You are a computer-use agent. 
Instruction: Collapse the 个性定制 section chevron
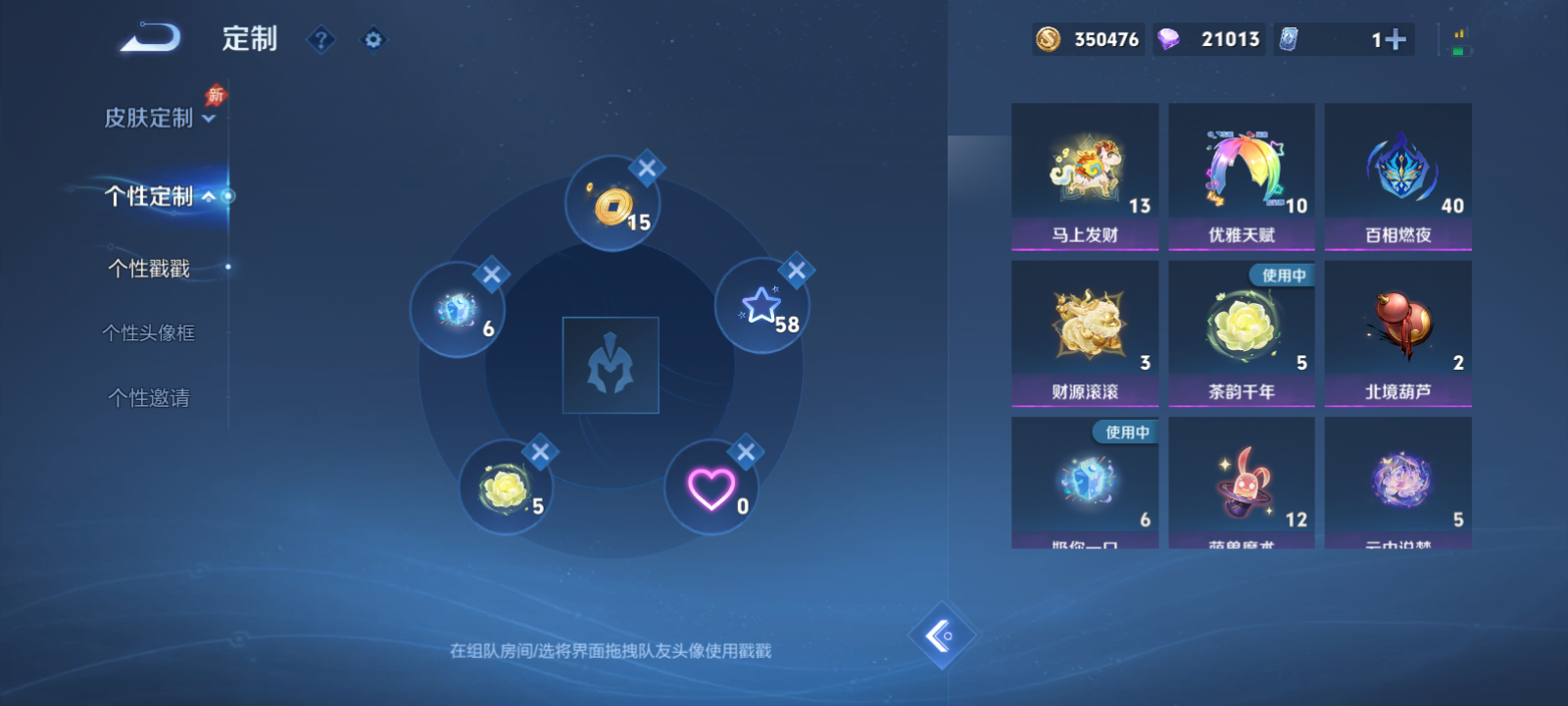209,196
